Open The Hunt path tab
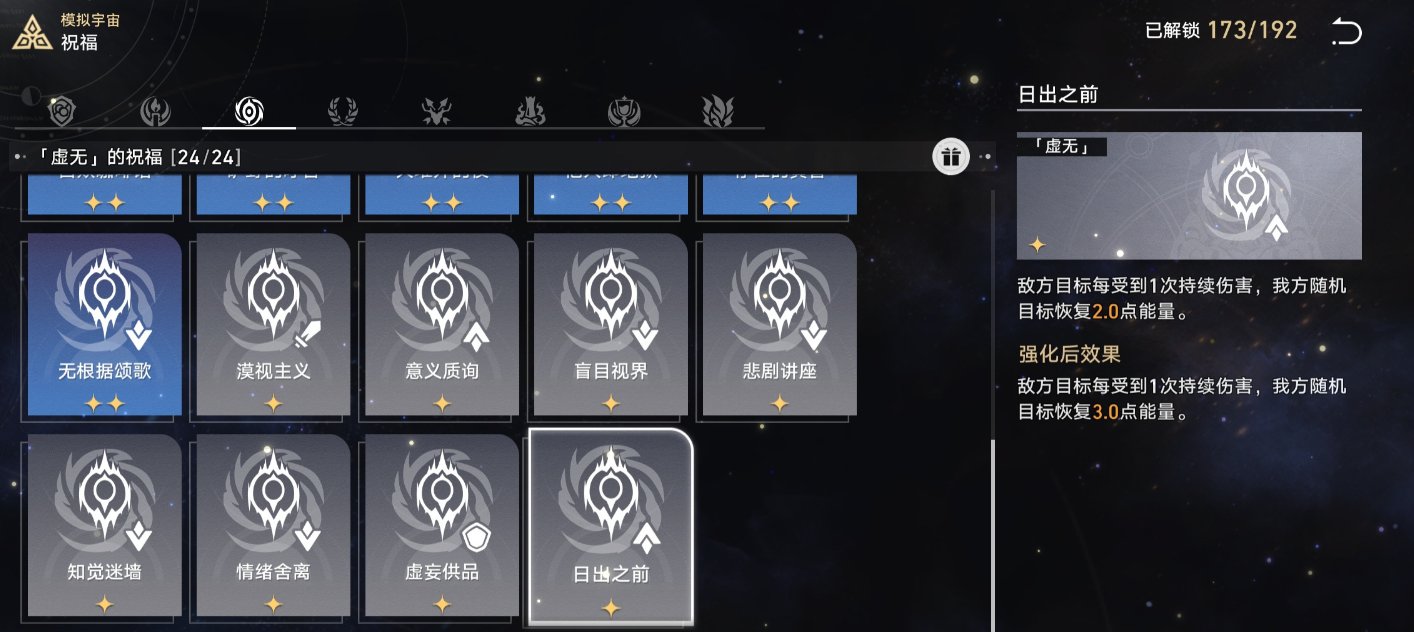Image resolution: width=1414 pixels, height=632 pixels. pyautogui.click(x=435, y=111)
